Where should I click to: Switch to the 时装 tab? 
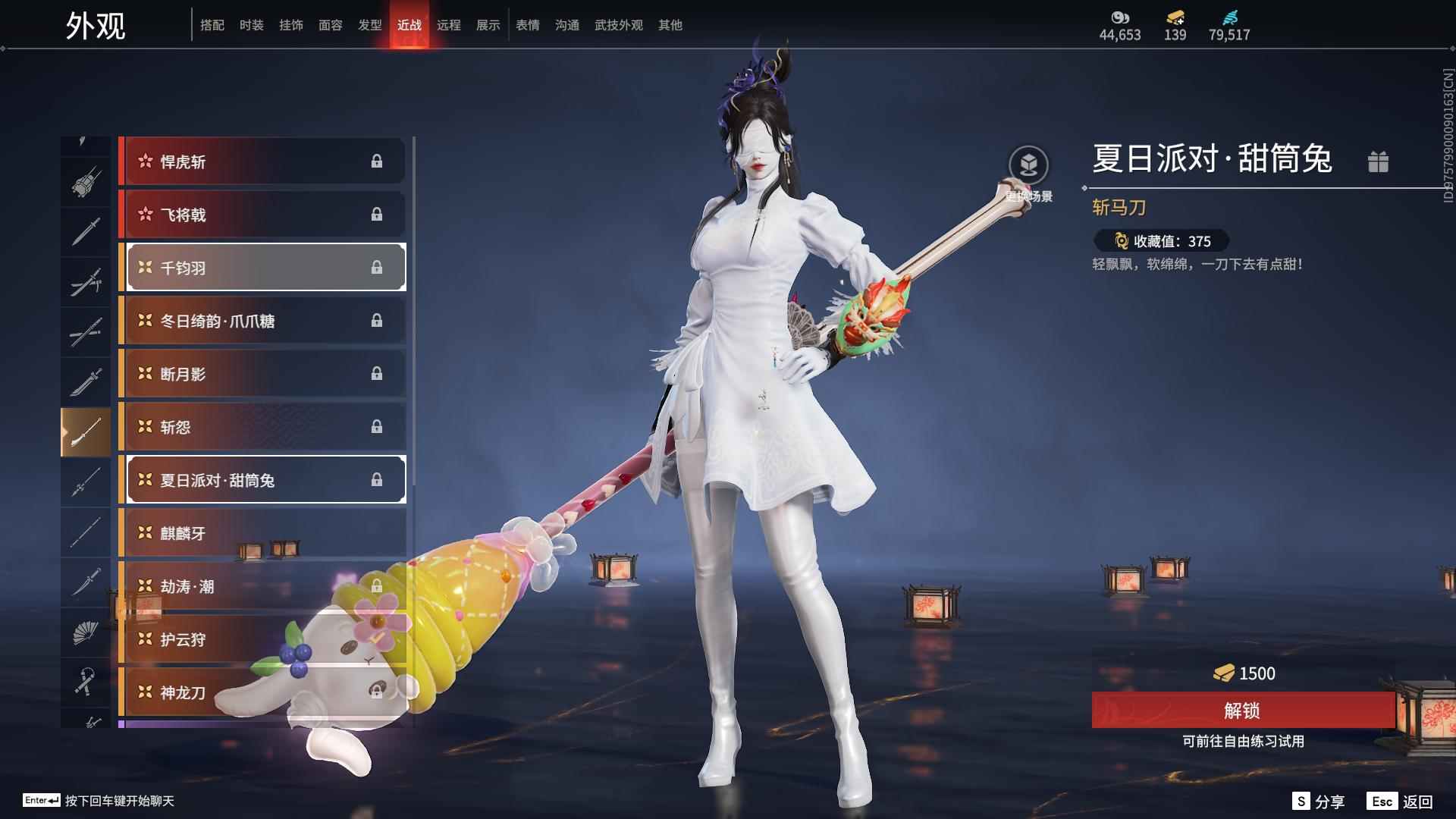tap(251, 25)
